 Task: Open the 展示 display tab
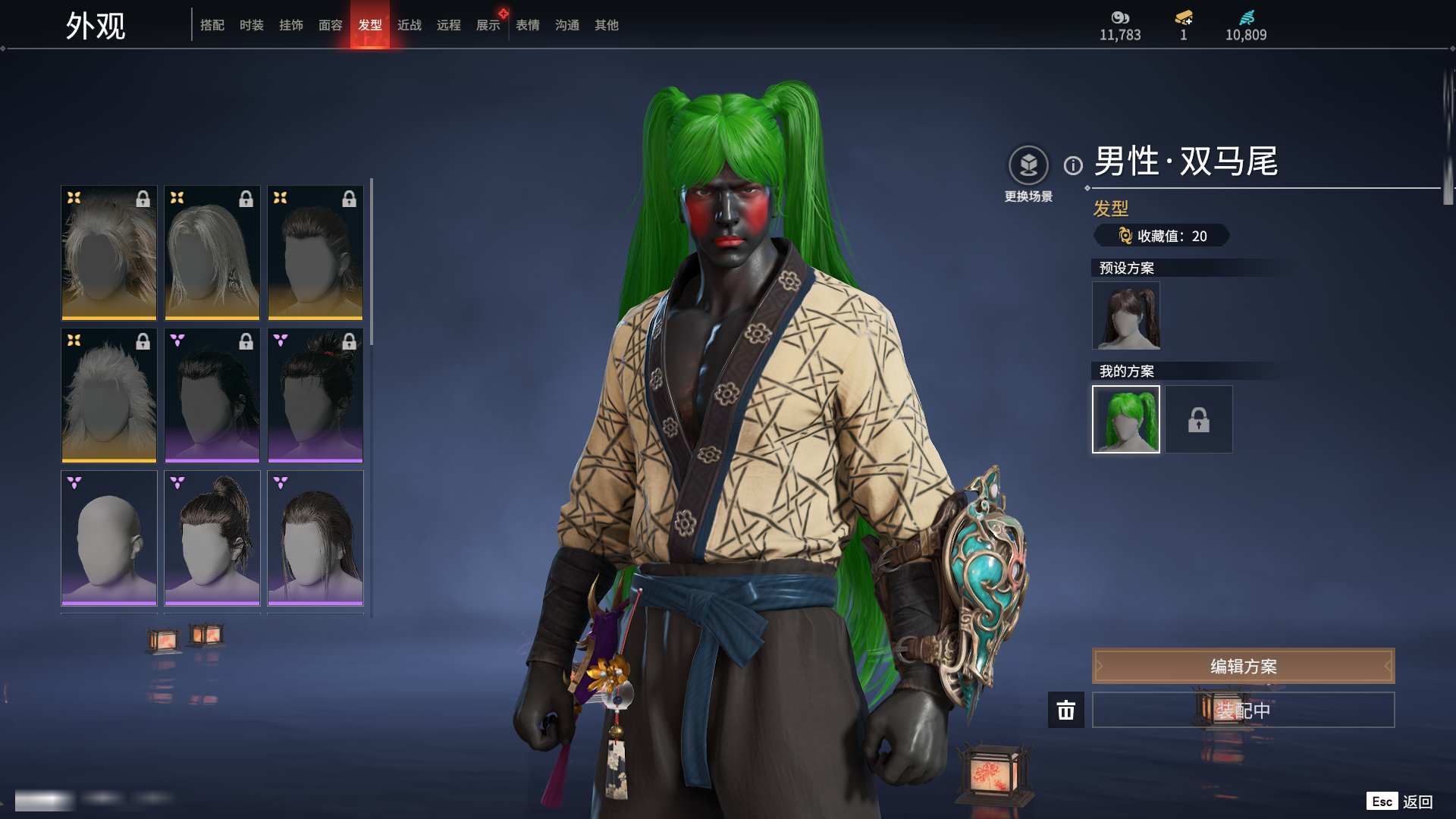[x=488, y=25]
